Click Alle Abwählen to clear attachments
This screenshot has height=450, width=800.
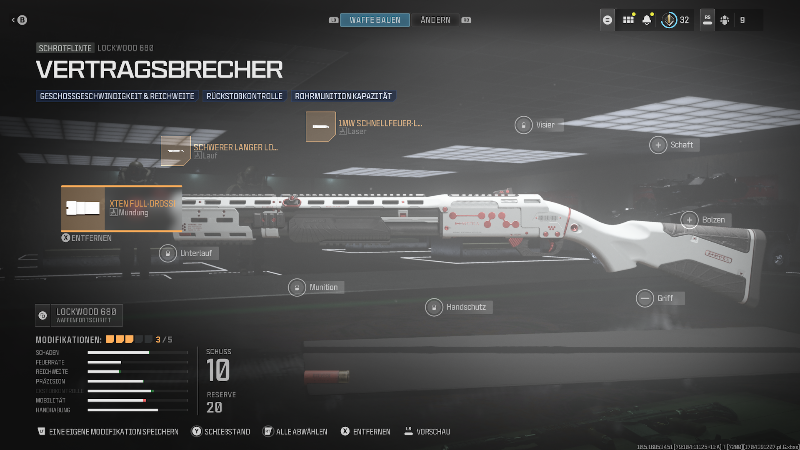tap(297, 432)
